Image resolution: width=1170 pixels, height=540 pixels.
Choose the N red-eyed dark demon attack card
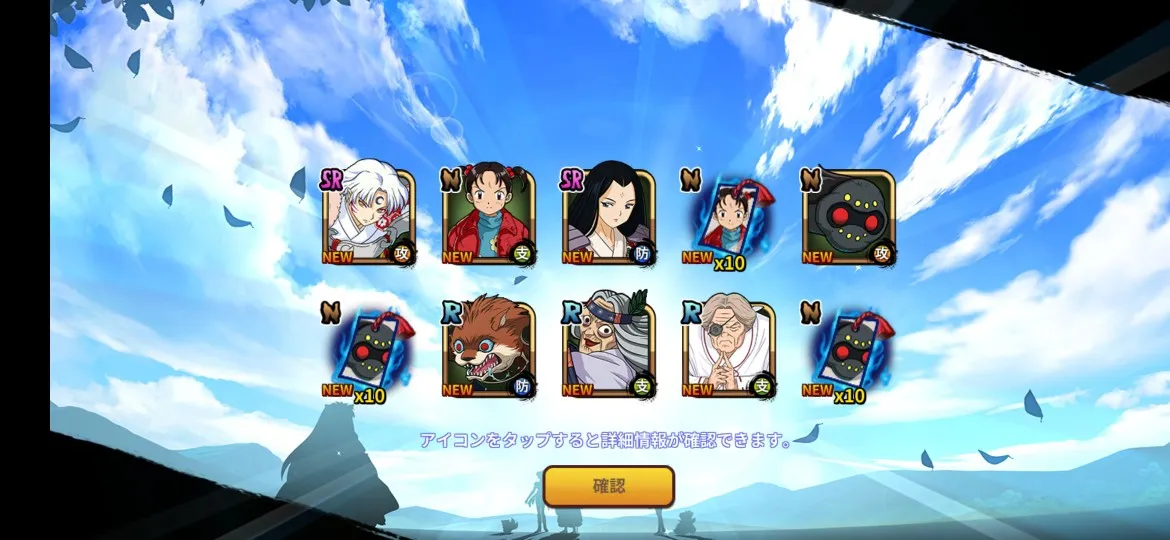coord(848,219)
